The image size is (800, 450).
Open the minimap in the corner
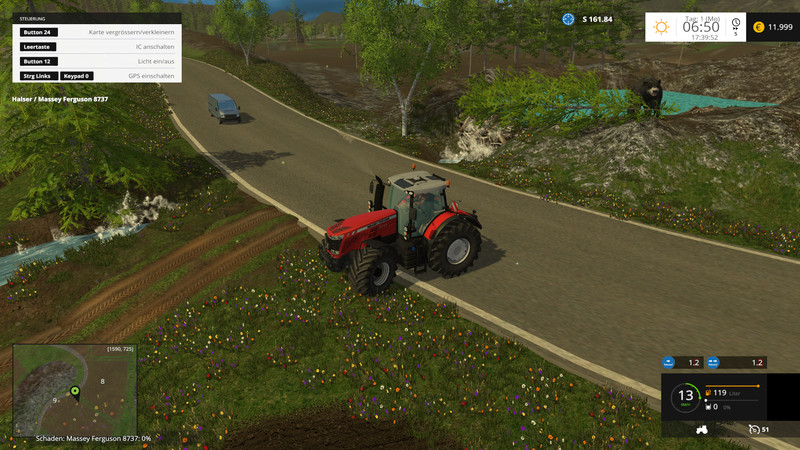tap(75, 389)
